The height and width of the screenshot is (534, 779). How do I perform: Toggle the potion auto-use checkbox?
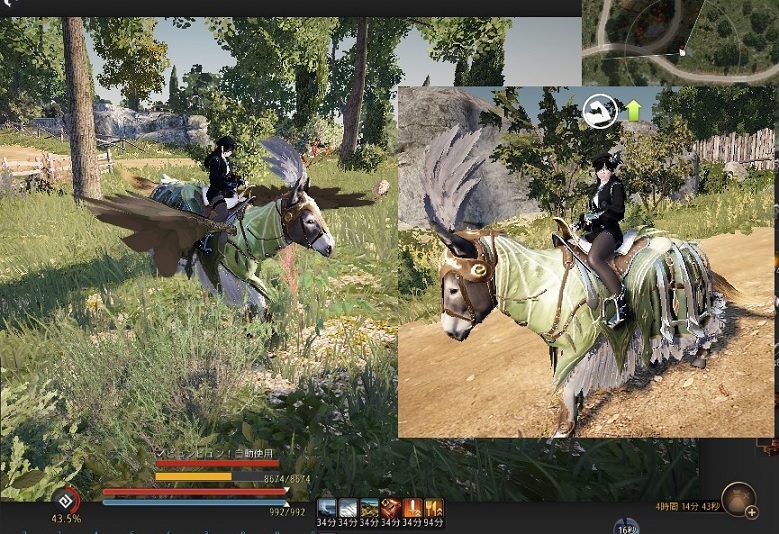click(x=160, y=453)
